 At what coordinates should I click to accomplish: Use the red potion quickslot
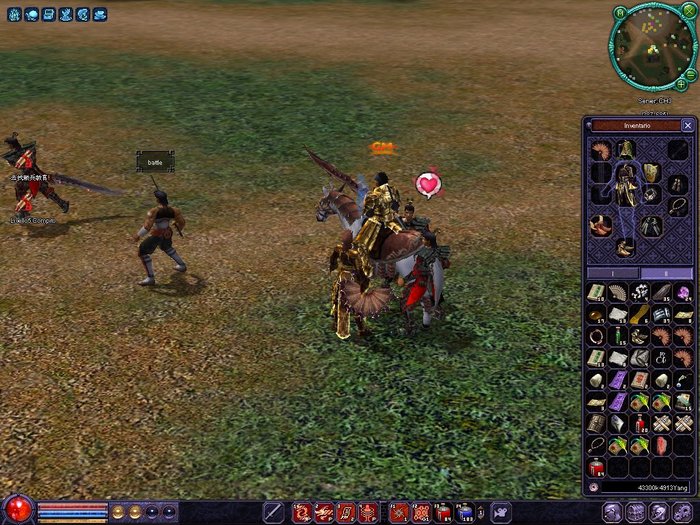(x=442, y=512)
